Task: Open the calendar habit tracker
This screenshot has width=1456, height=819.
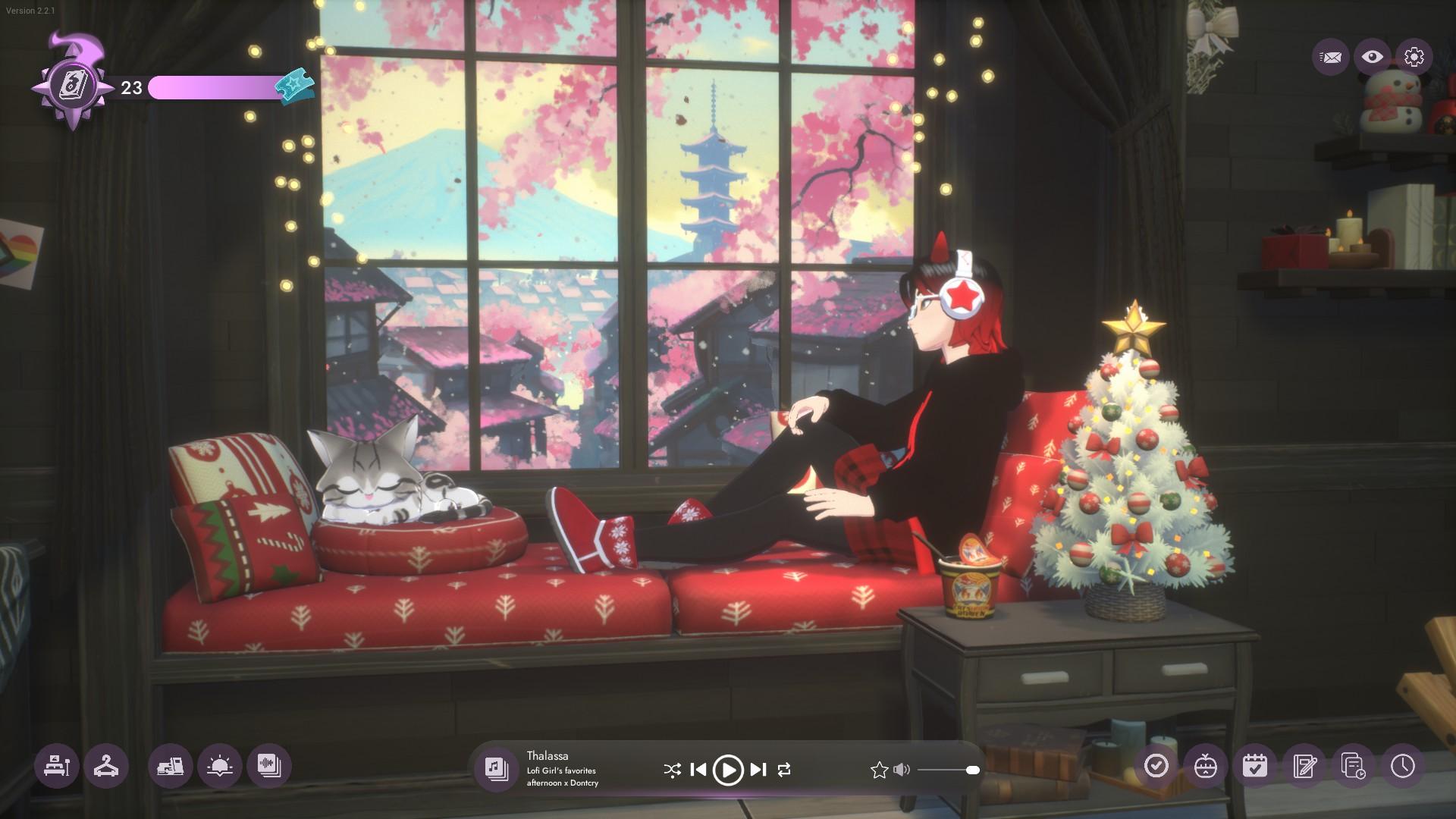Action: (1255, 766)
